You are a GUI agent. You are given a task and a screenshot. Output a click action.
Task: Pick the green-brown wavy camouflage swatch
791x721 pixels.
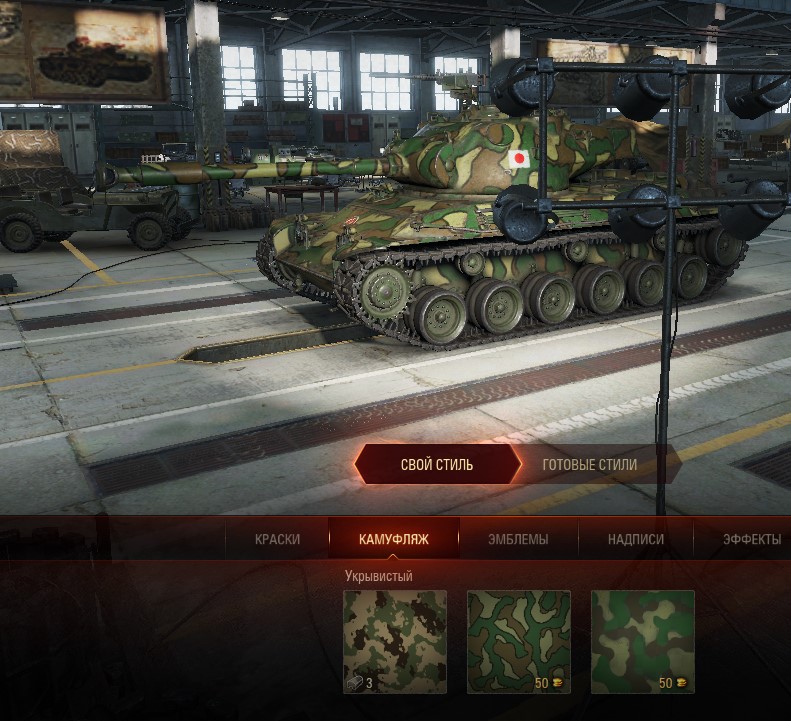coord(519,642)
